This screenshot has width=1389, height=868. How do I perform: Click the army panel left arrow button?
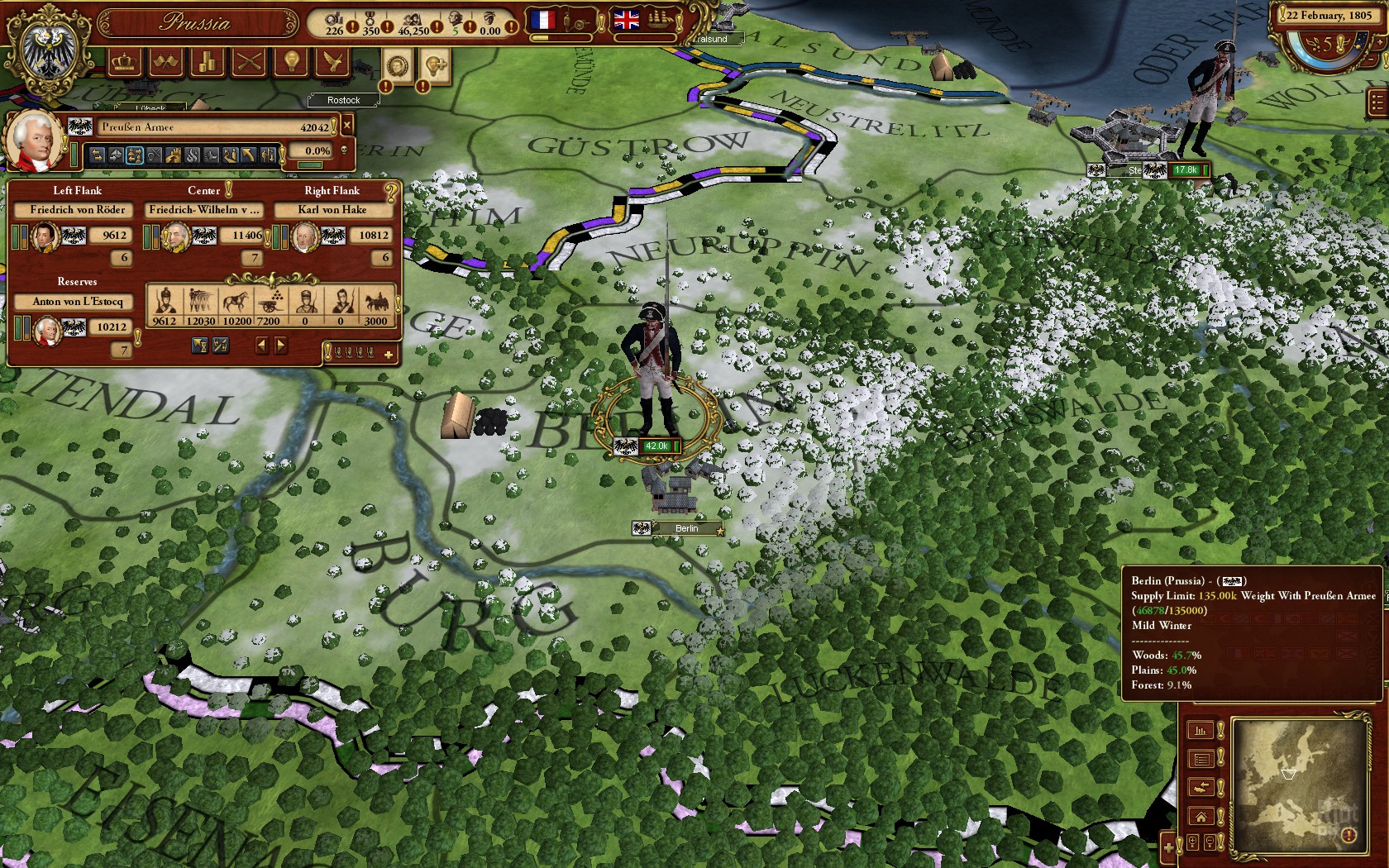[262, 345]
